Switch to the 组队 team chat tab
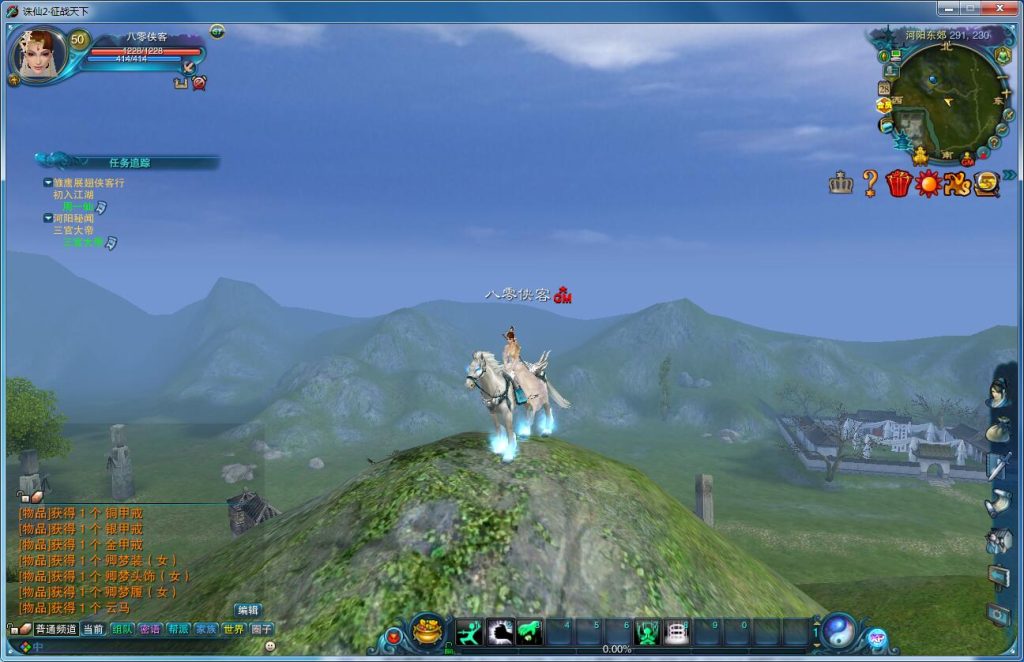 (122, 629)
